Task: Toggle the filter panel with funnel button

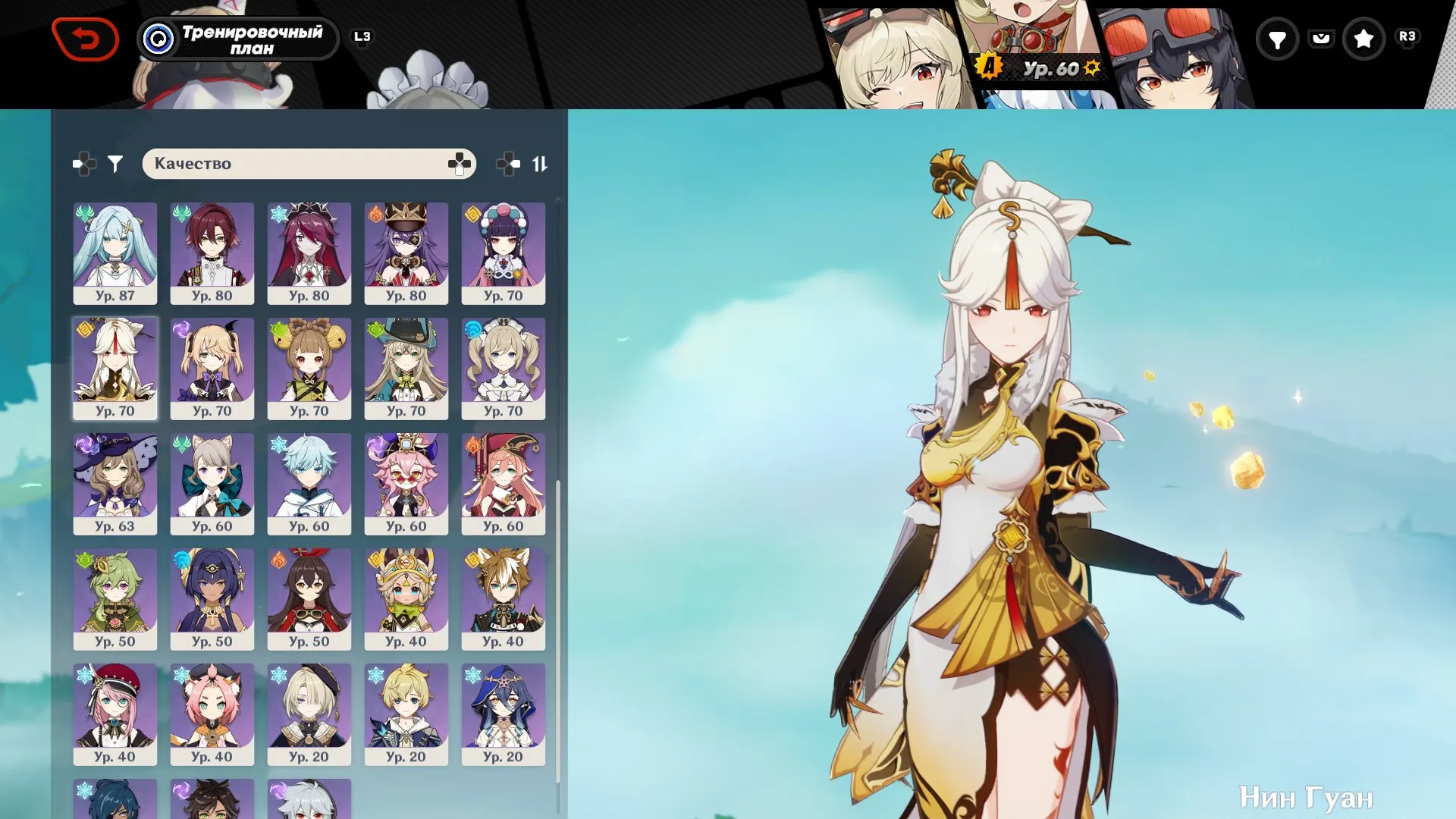Action: click(114, 162)
